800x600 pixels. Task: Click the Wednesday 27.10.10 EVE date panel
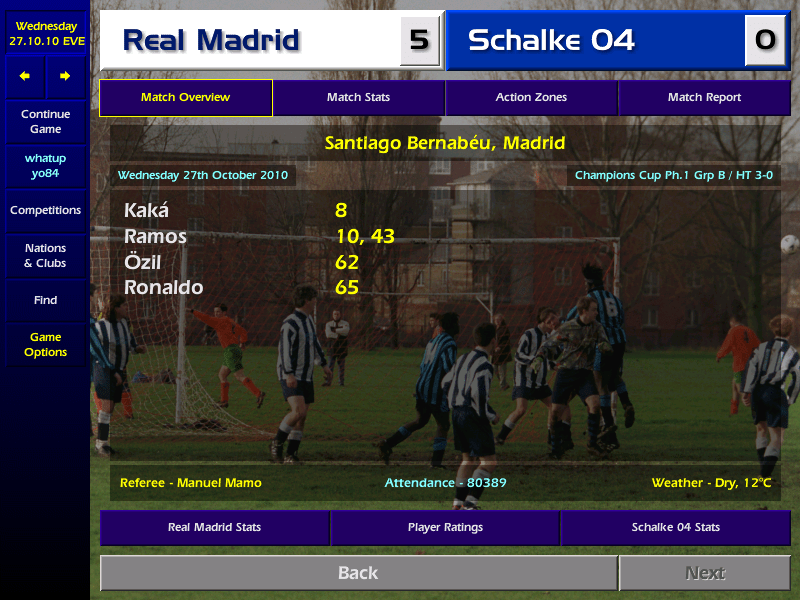(45, 33)
